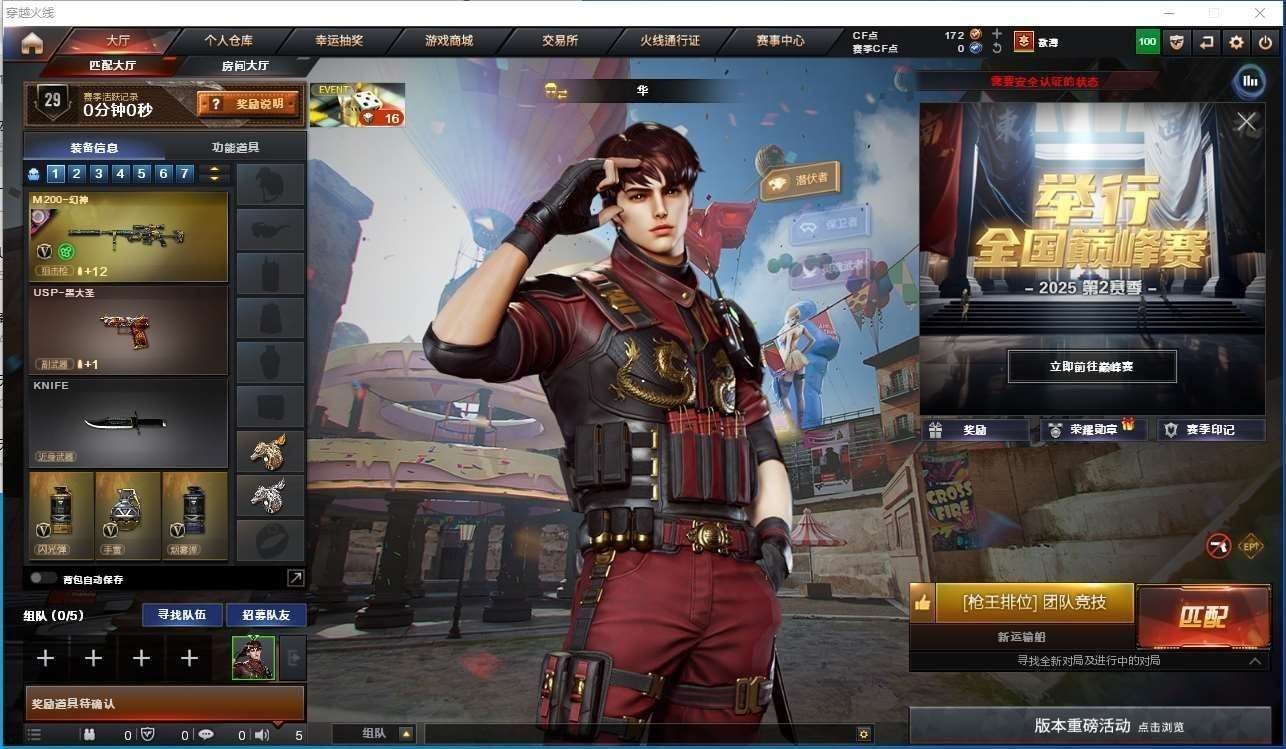The image size is (1286, 749).
Task: Select the M200-幻神 sniper rifle slot
Action: coord(129,237)
